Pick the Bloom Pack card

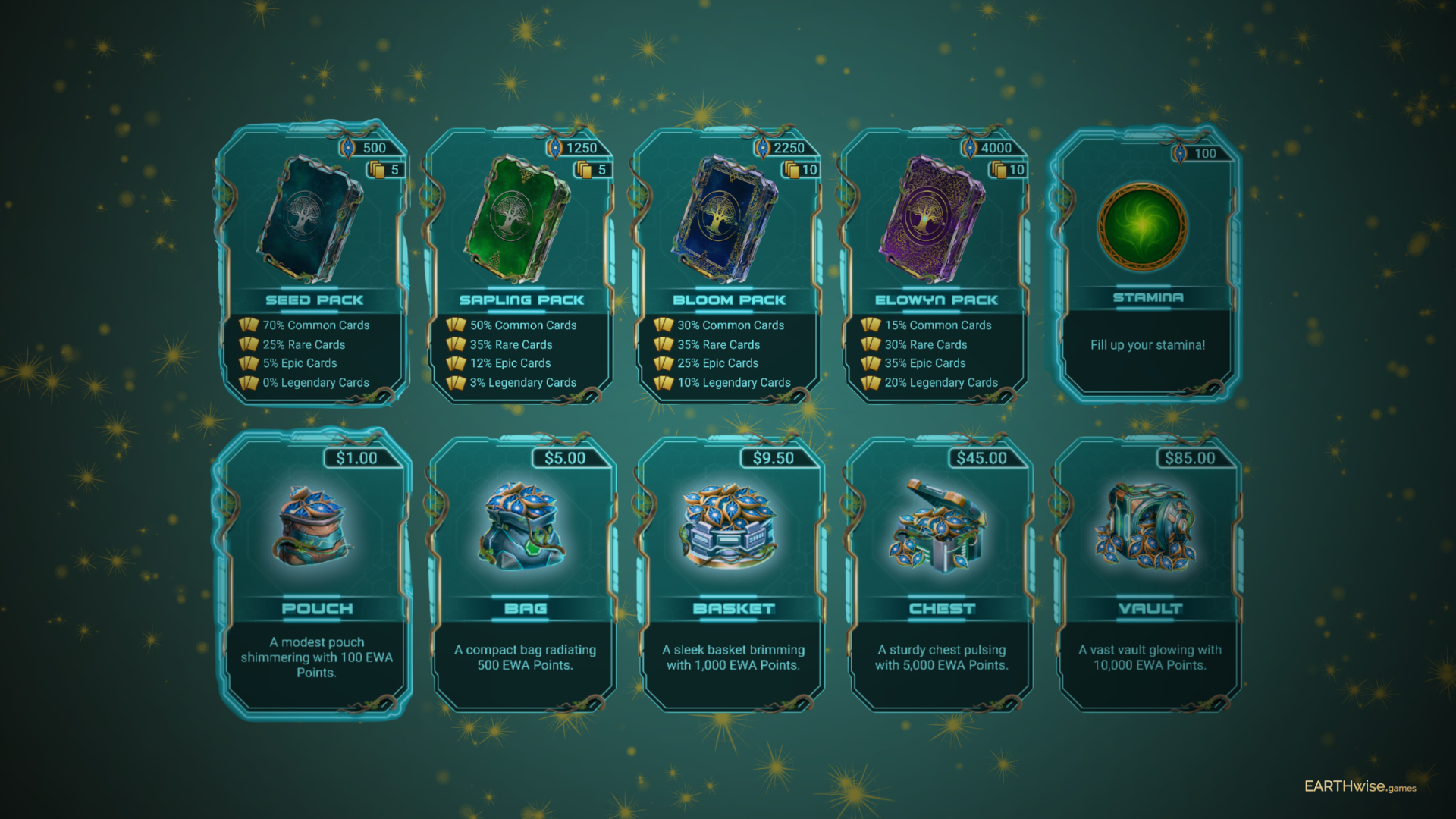pos(729,262)
